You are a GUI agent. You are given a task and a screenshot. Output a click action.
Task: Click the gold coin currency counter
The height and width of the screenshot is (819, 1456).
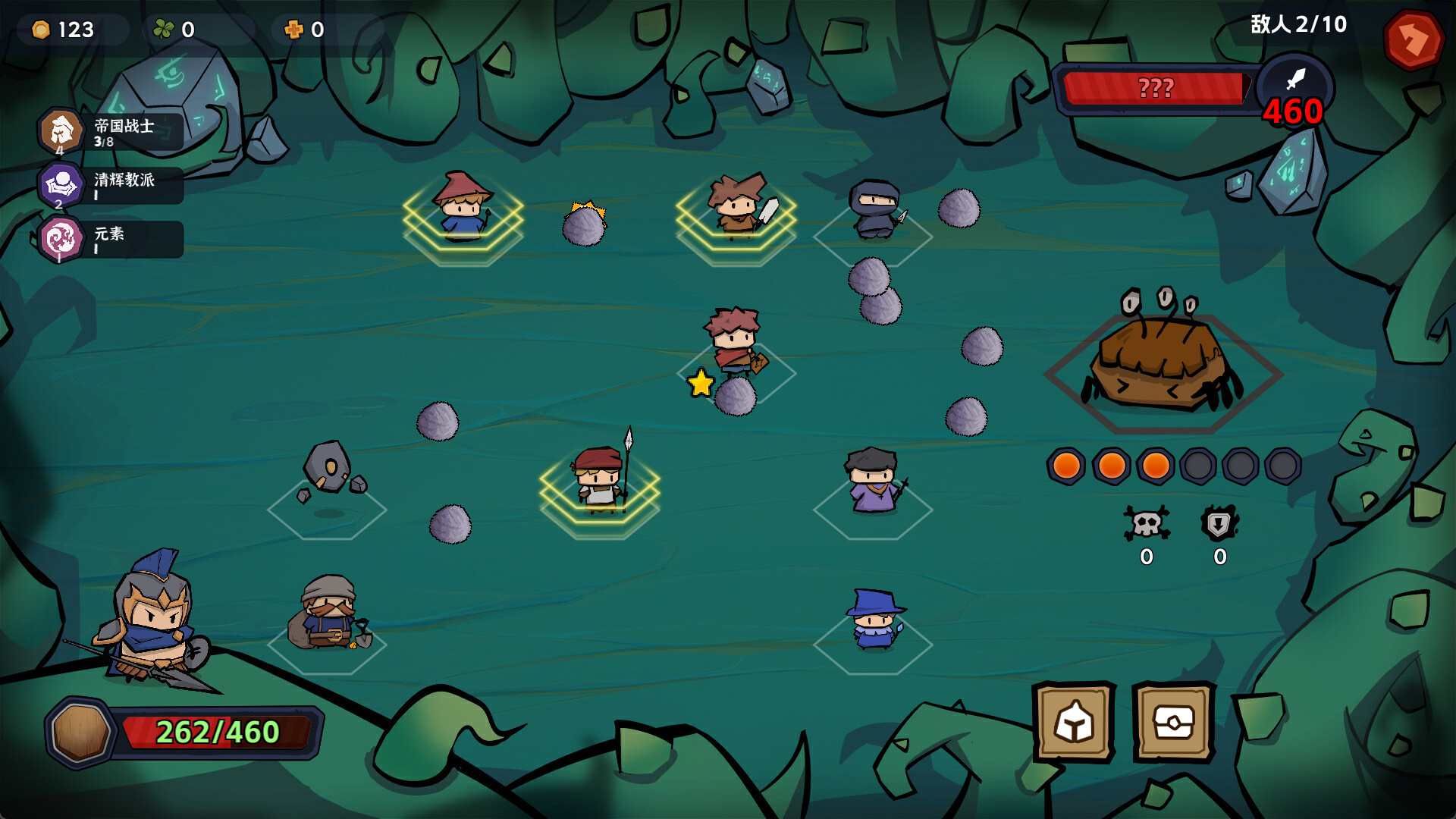coord(64,30)
